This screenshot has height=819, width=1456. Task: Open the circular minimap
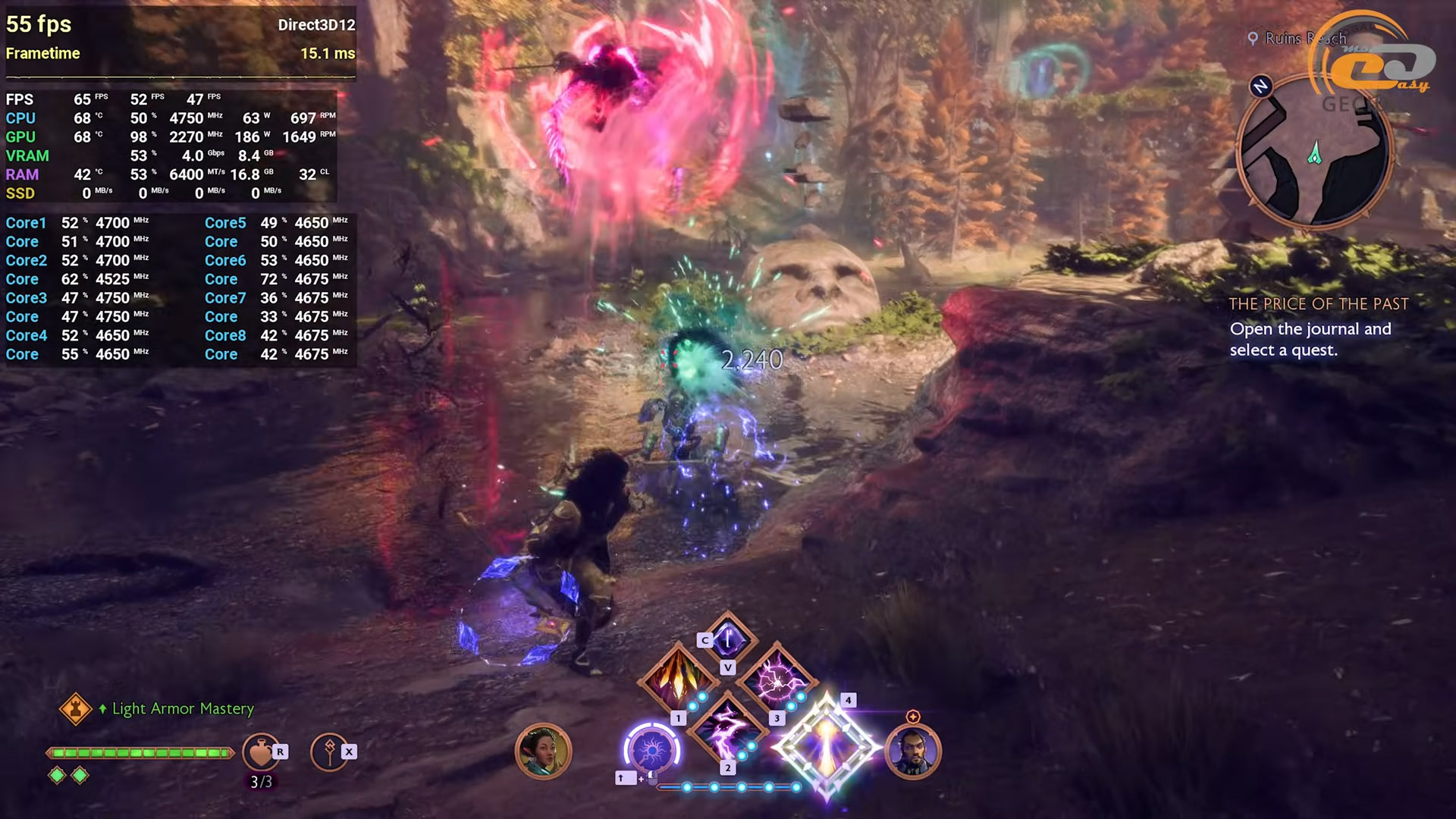click(1314, 152)
